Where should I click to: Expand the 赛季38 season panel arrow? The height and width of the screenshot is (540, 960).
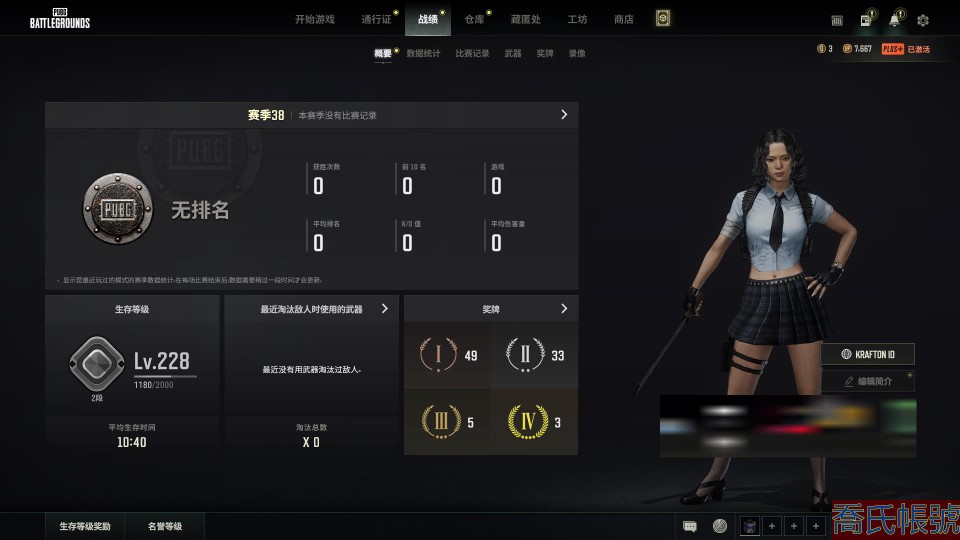(x=564, y=115)
